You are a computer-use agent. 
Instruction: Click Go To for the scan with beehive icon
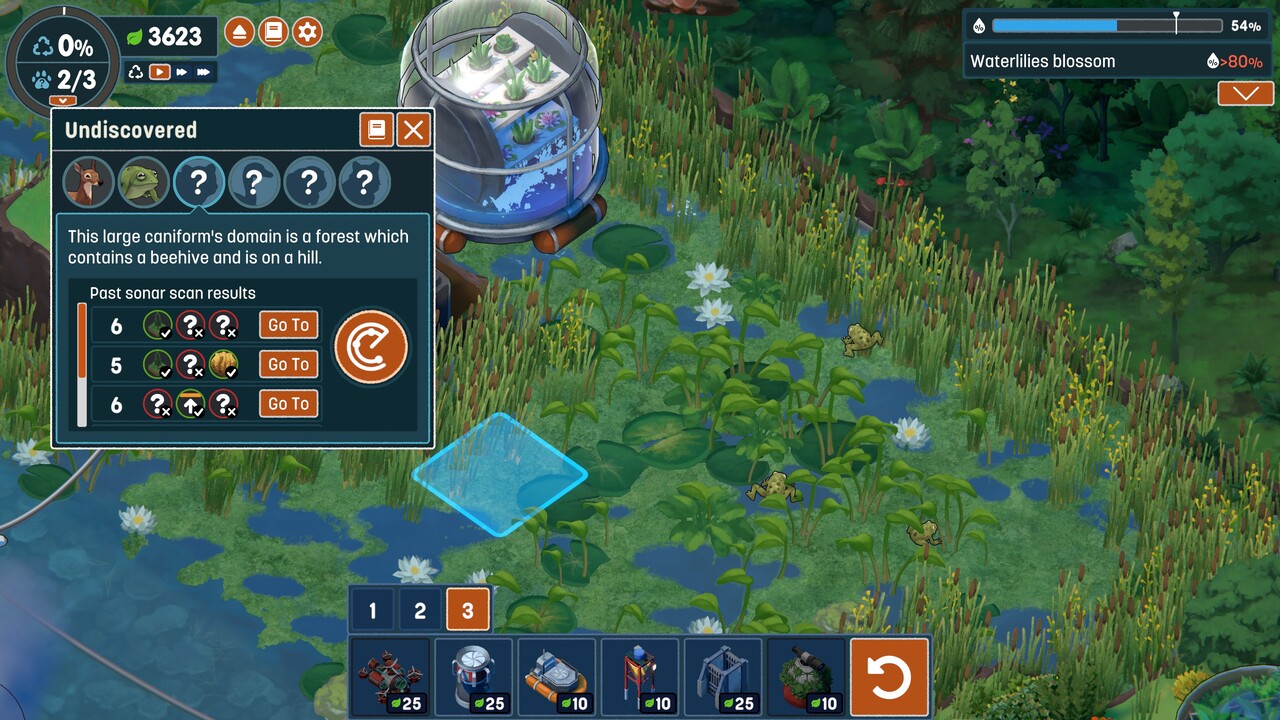point(288,364)
